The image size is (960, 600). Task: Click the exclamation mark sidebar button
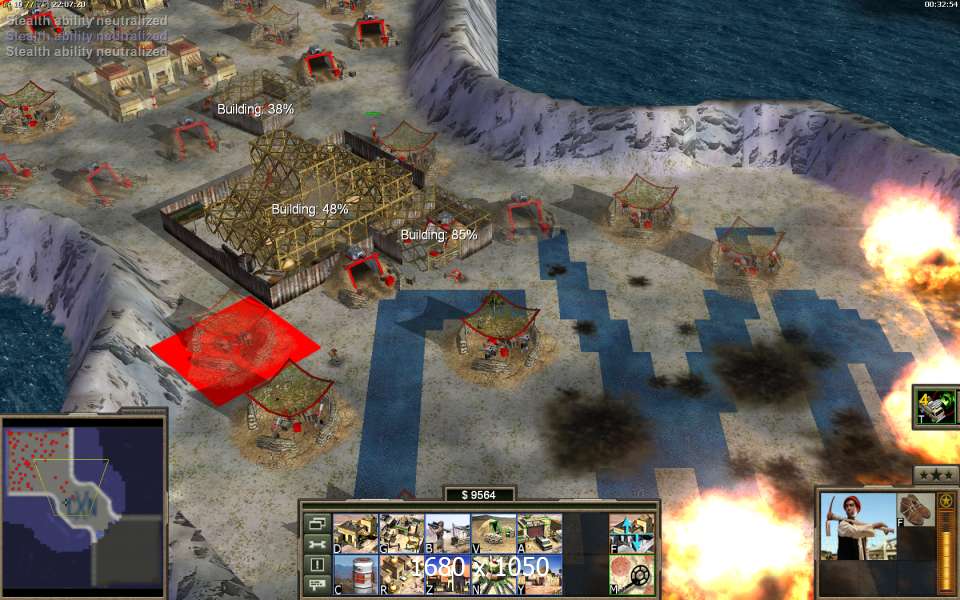317,564
